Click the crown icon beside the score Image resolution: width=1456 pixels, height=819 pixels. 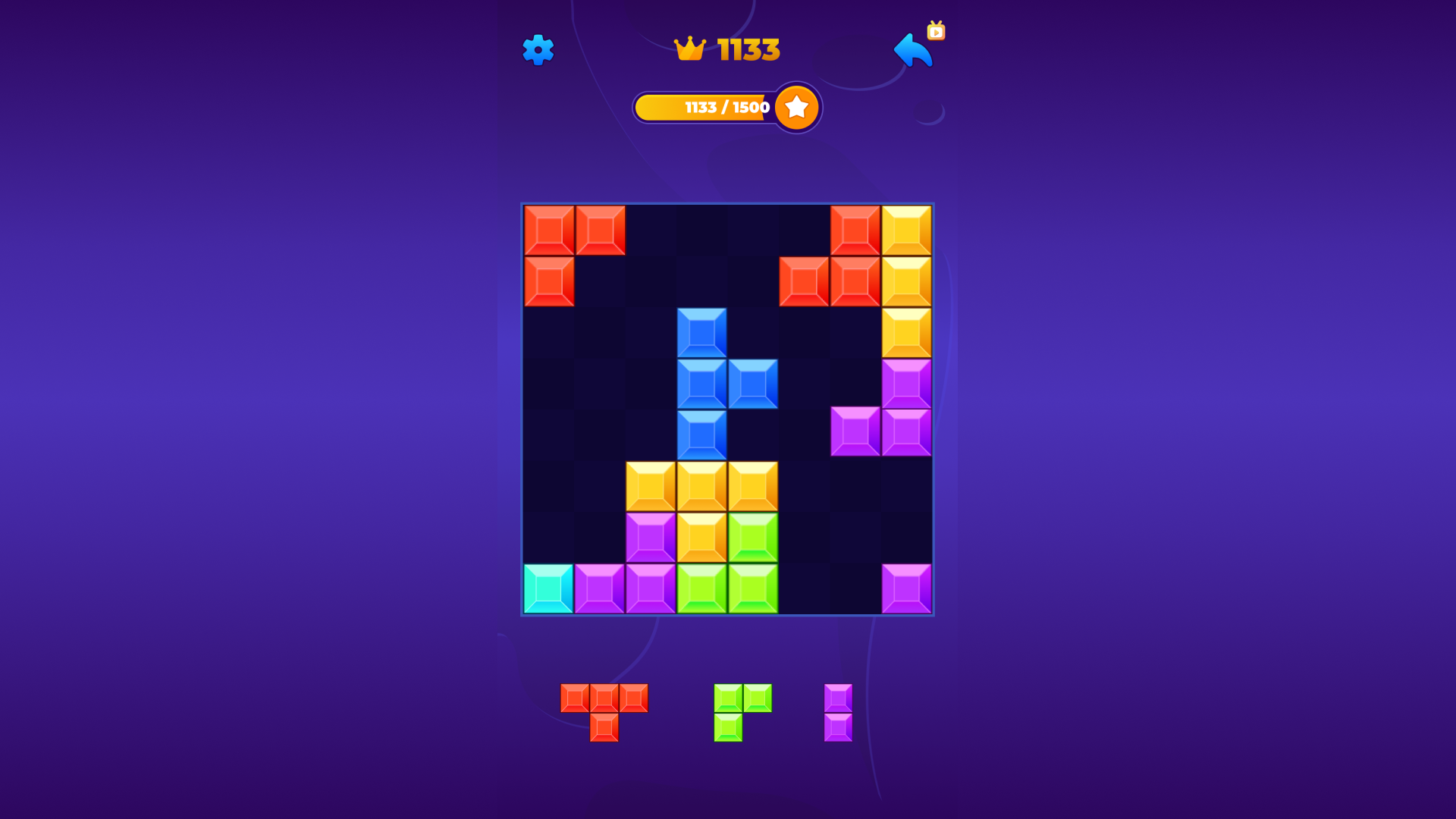pyautogui.click(x=689, y=49)
